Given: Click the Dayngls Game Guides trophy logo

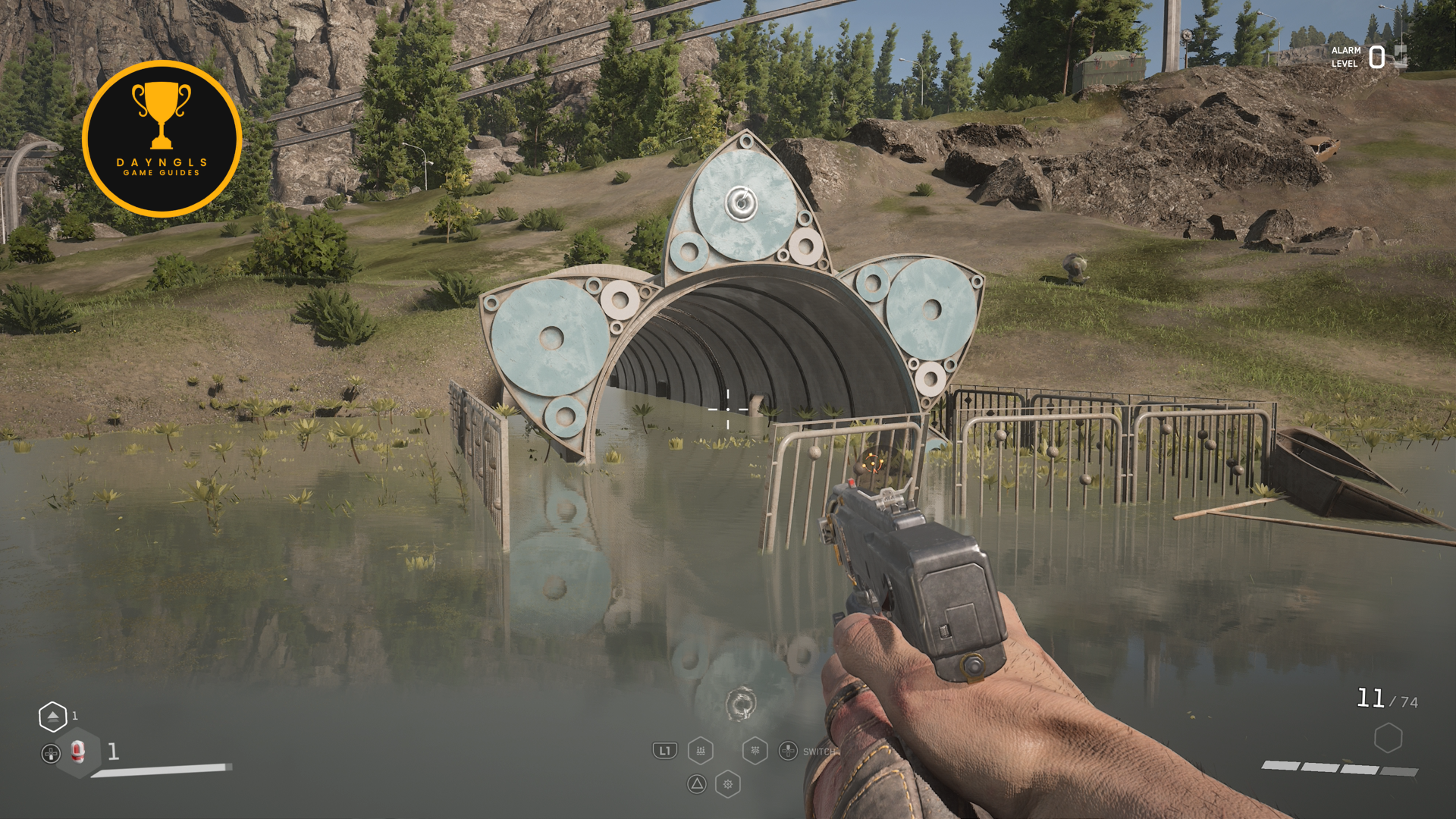Looking at the screenshot, I should point(162,139).
